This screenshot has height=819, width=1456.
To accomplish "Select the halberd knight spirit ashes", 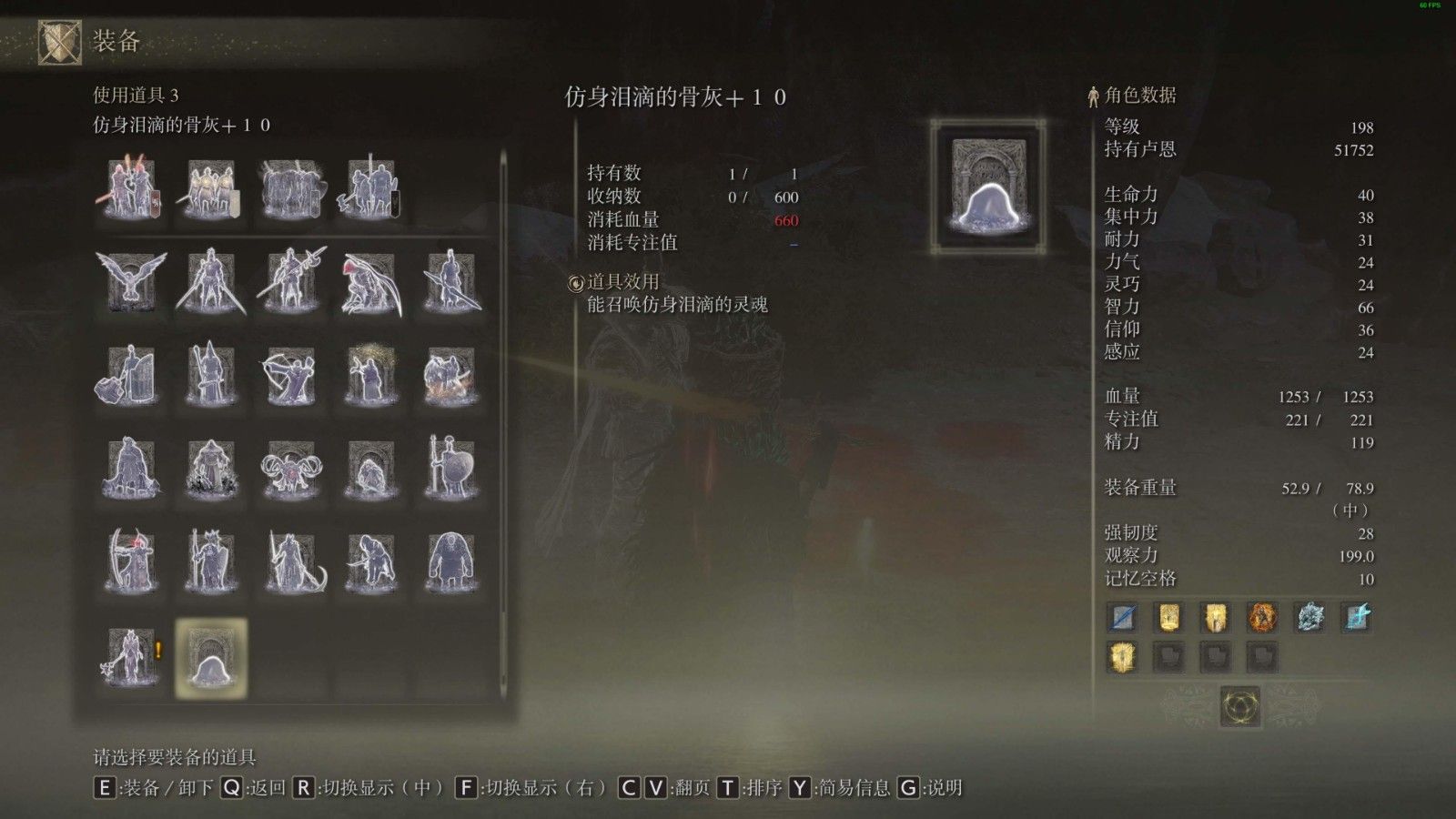I will coord(290,282).
